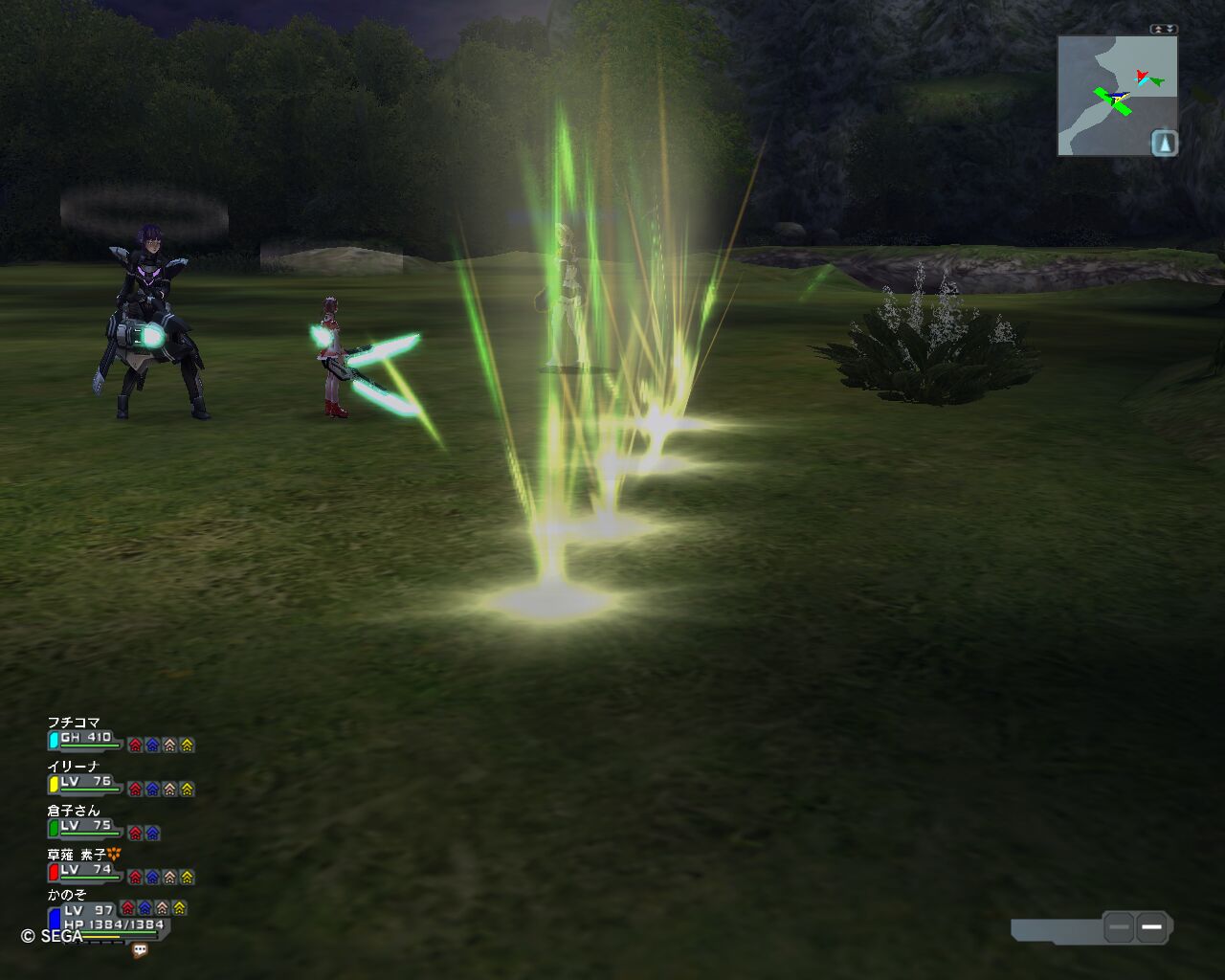This screenshot has height=980, width=1225.
Task: Select party member 倉子さん at LV 75
Action: (x=74, y=811)
